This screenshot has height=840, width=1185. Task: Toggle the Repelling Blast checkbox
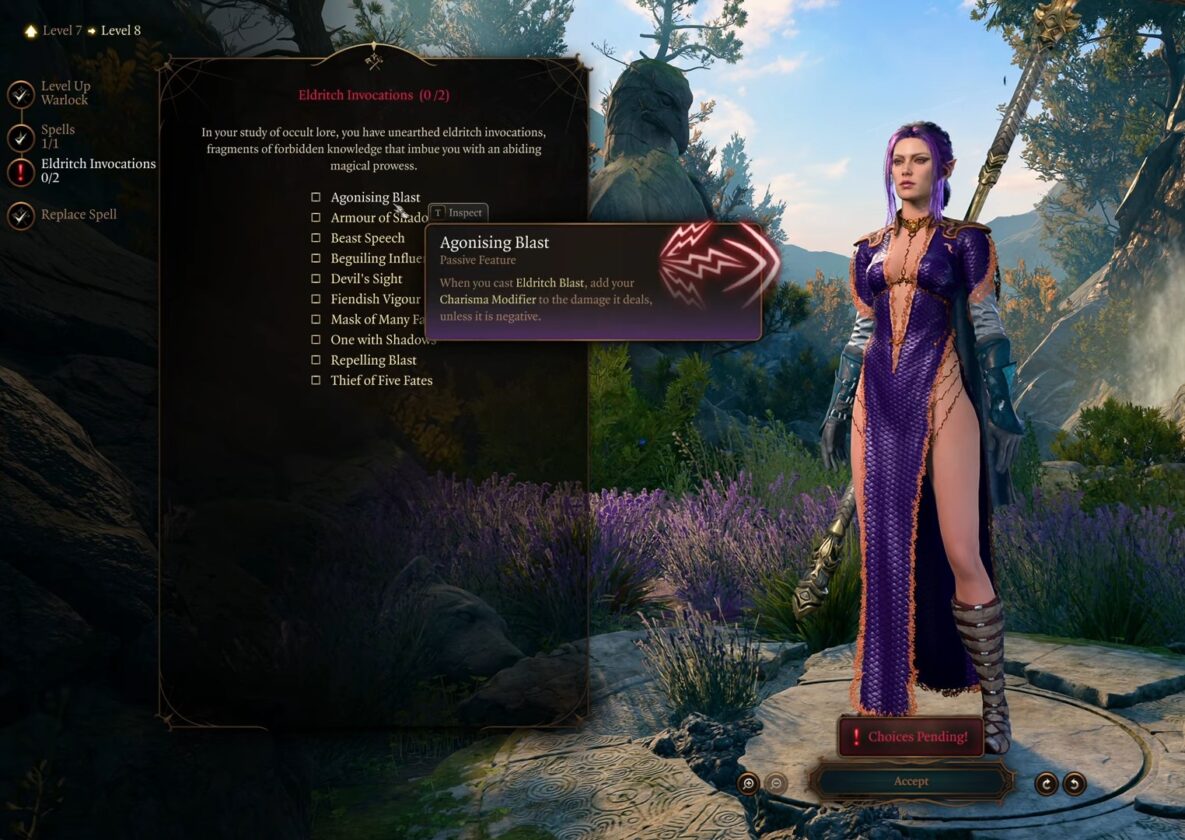tap(316, 360)
